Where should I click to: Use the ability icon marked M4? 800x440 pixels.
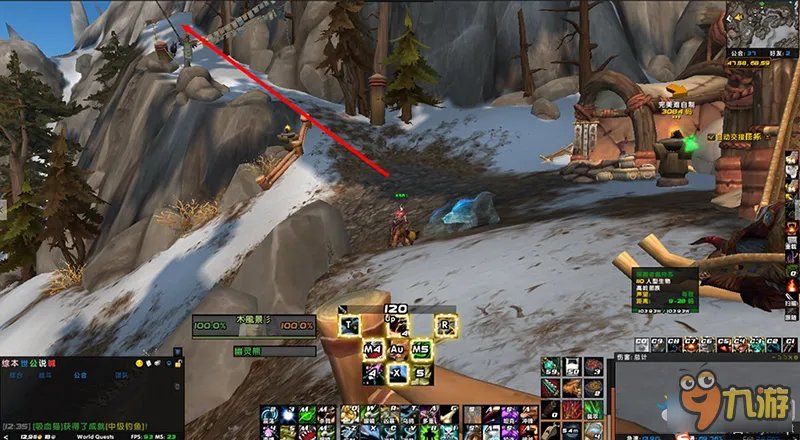click(x=373, y=348)
